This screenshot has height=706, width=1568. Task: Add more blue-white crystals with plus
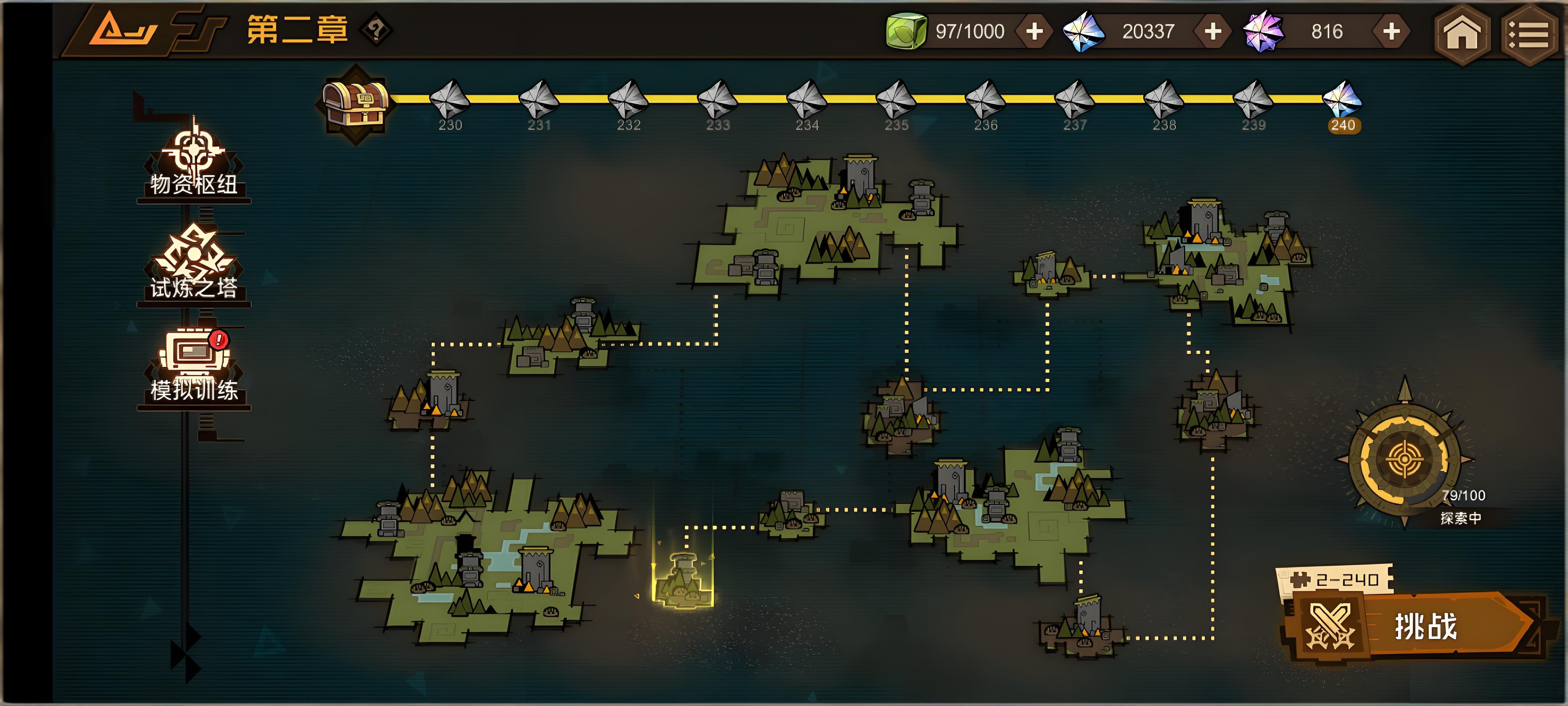click(1212, 32)
